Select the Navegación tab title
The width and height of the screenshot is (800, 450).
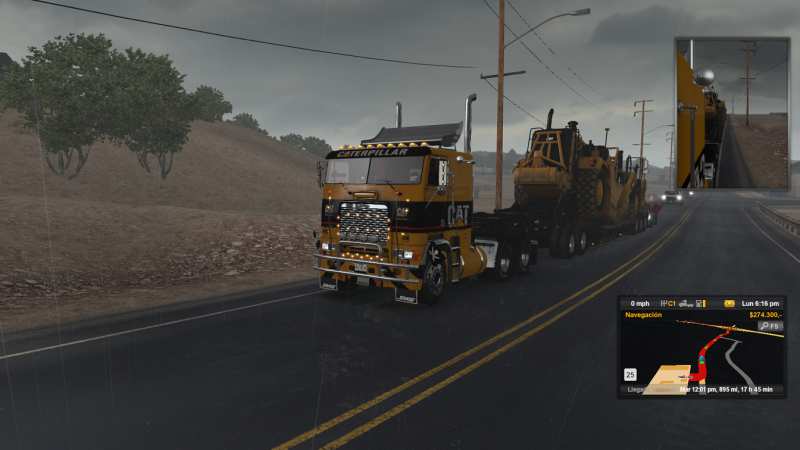coord(643,315)
